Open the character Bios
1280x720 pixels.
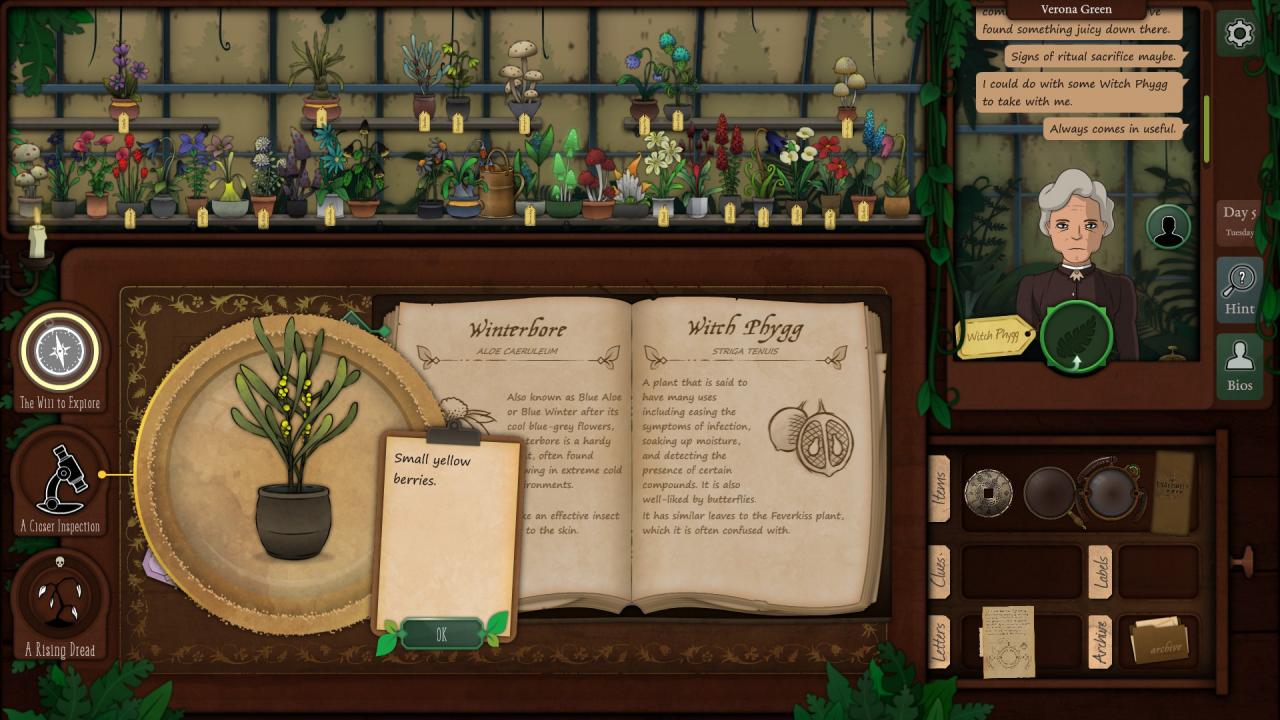point(1239,367)
